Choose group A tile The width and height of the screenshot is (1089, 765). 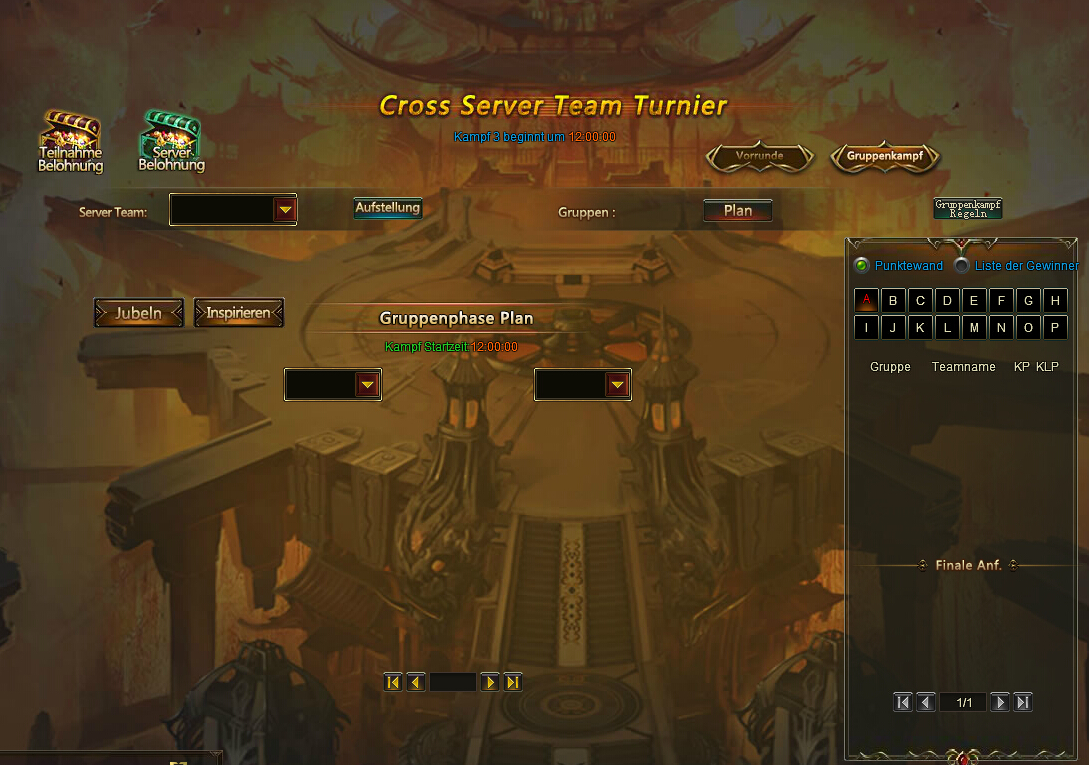point(867,300)
